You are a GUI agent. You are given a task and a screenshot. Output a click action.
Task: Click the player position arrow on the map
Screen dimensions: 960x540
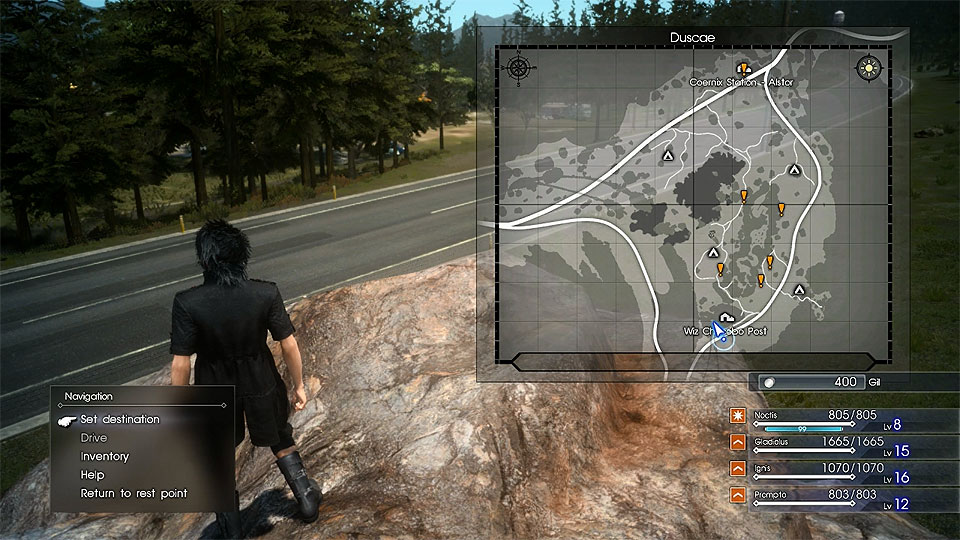[x=720, y=332]
